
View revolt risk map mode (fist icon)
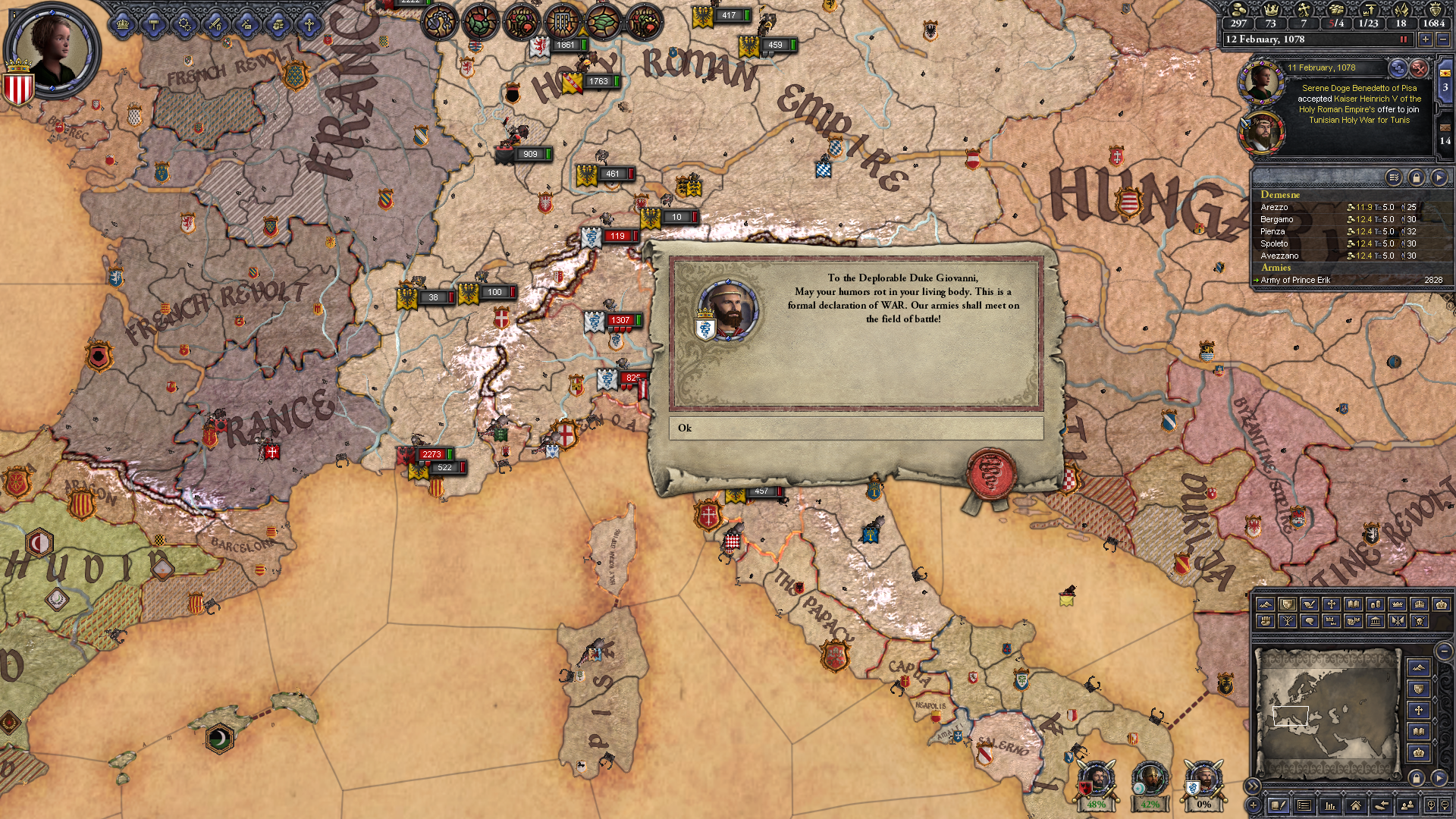click(1266, 621)
